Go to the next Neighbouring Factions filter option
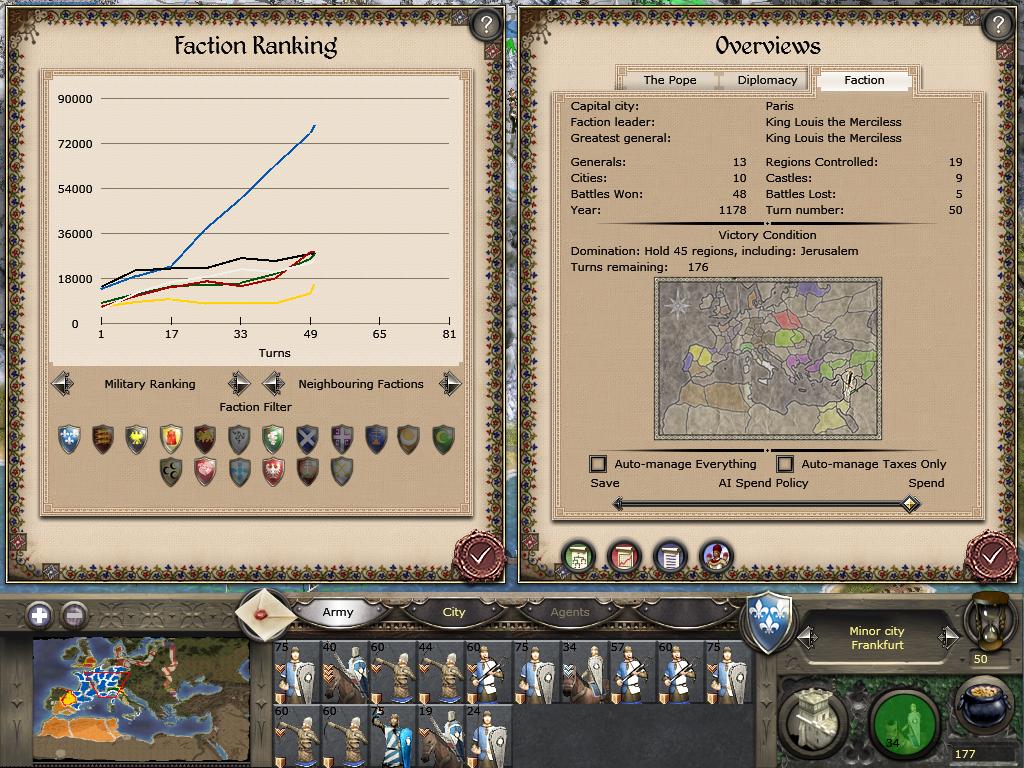This screenshot has height=768, width=1024. point(450,384)
